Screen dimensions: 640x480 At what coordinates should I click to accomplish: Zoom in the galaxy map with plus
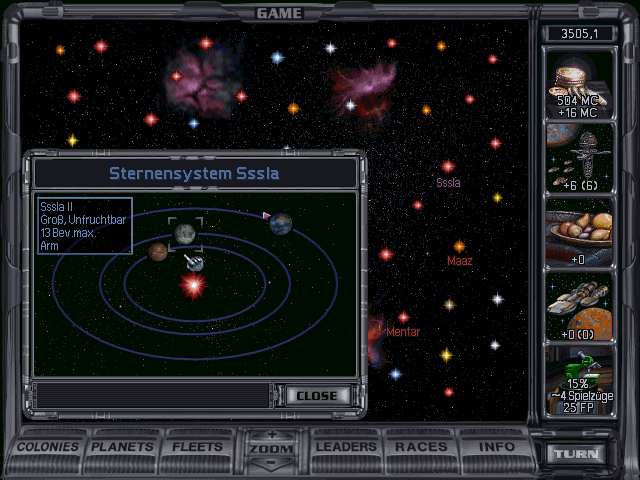pyautogui.click(x=271, y=435)
